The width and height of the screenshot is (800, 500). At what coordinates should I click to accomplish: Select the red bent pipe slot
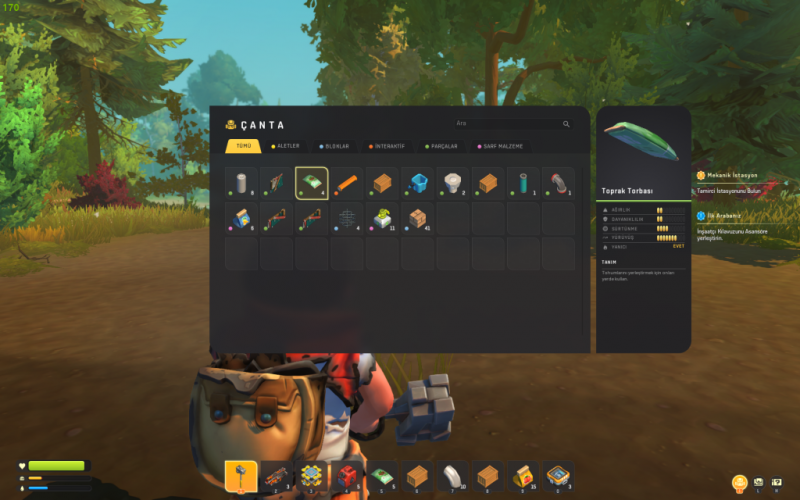click(557, 184)
